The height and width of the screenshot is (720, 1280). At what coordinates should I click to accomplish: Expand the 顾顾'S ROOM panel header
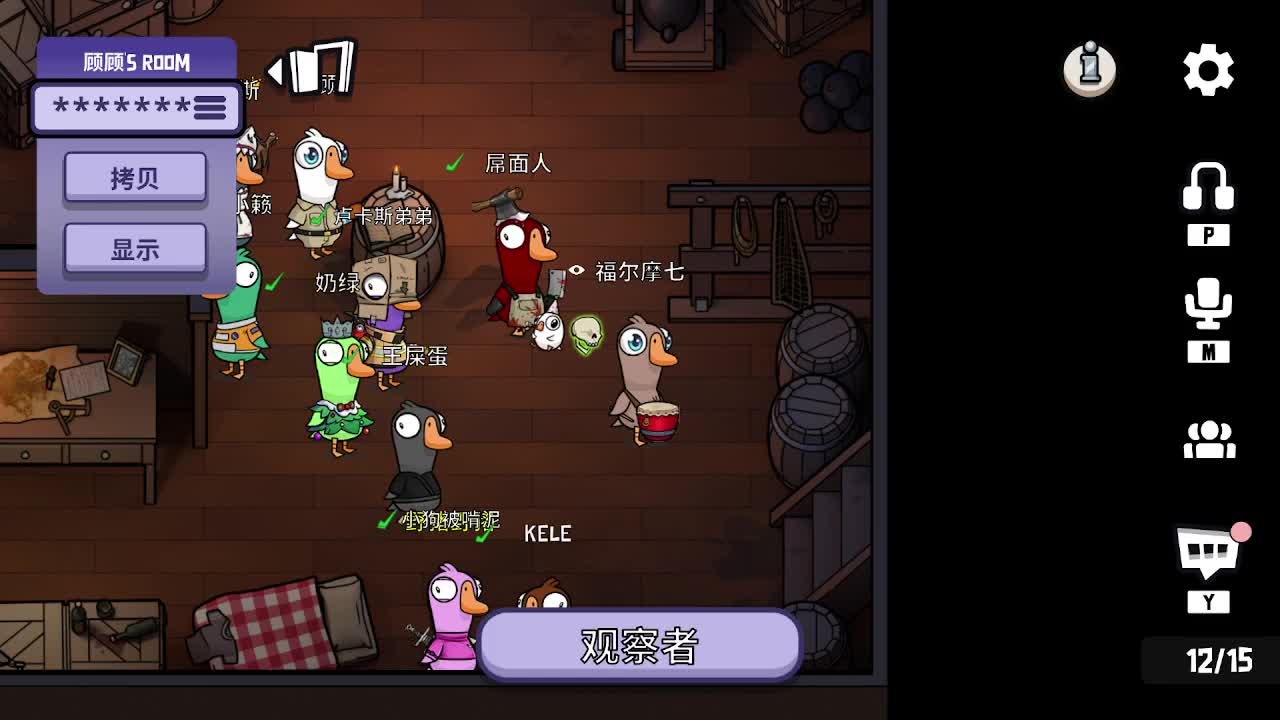(136, 61)
